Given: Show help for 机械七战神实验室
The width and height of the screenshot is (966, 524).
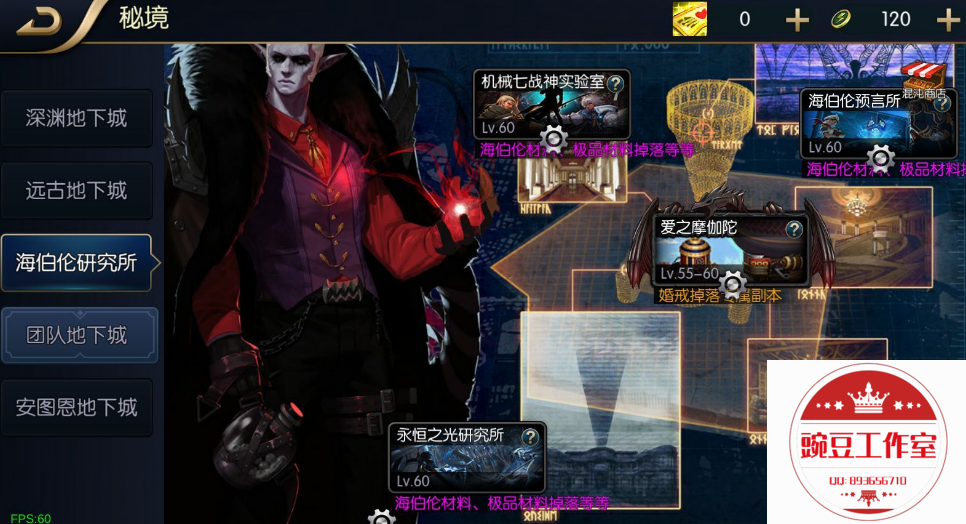Looking at the screenshot, I should [x=616, y=83].
